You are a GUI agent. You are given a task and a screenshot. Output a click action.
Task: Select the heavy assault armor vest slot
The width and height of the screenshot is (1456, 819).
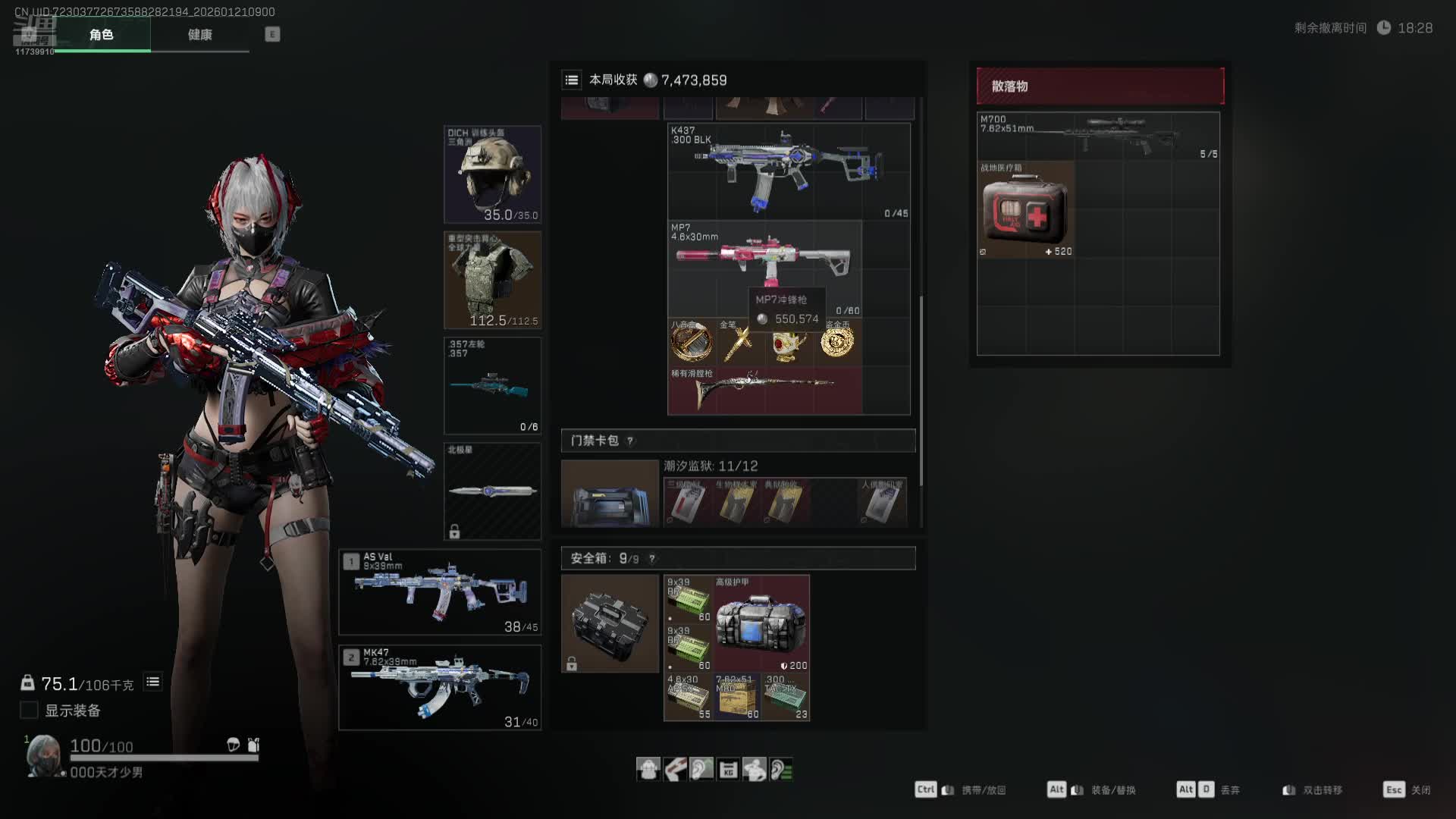[x=492, y=280]
